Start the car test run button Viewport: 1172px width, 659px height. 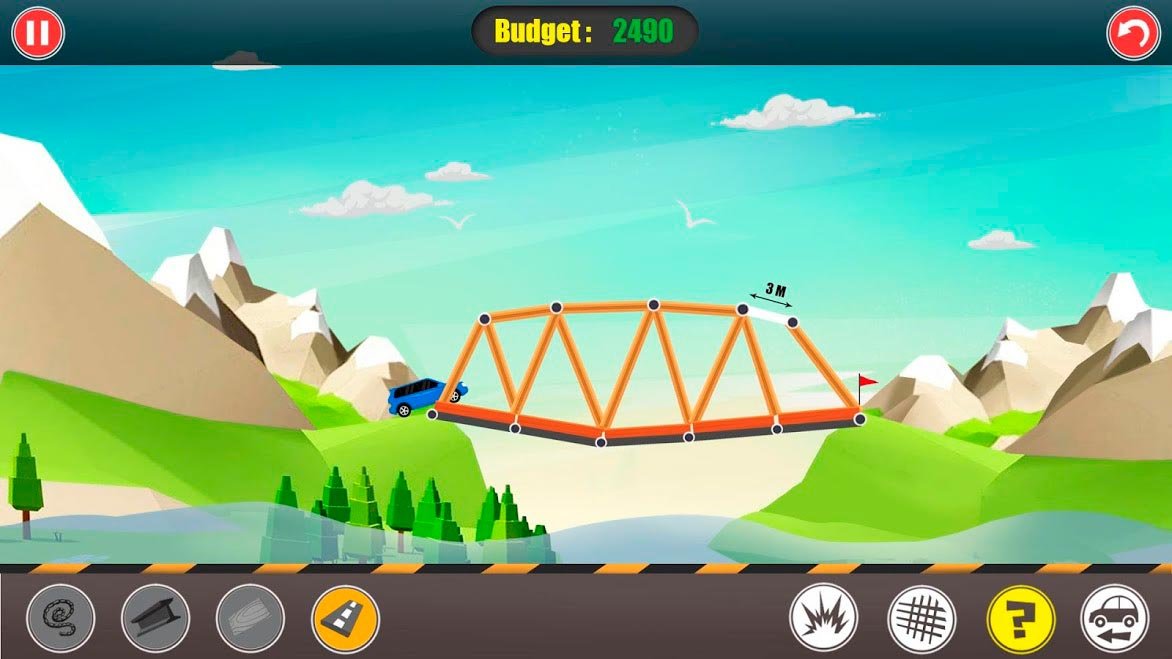point(1115,618)
